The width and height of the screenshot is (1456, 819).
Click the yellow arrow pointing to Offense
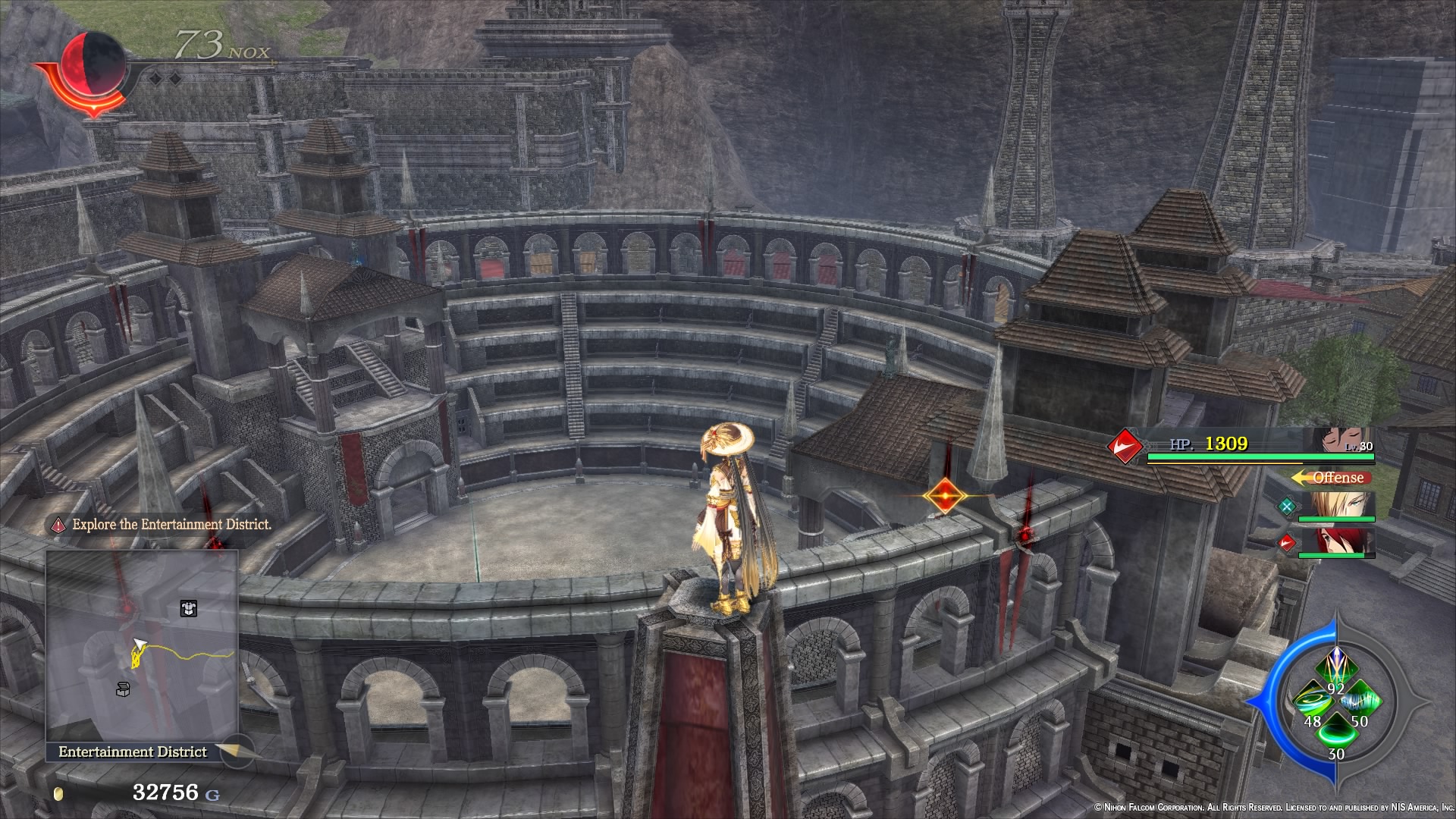click(1300, 477)
